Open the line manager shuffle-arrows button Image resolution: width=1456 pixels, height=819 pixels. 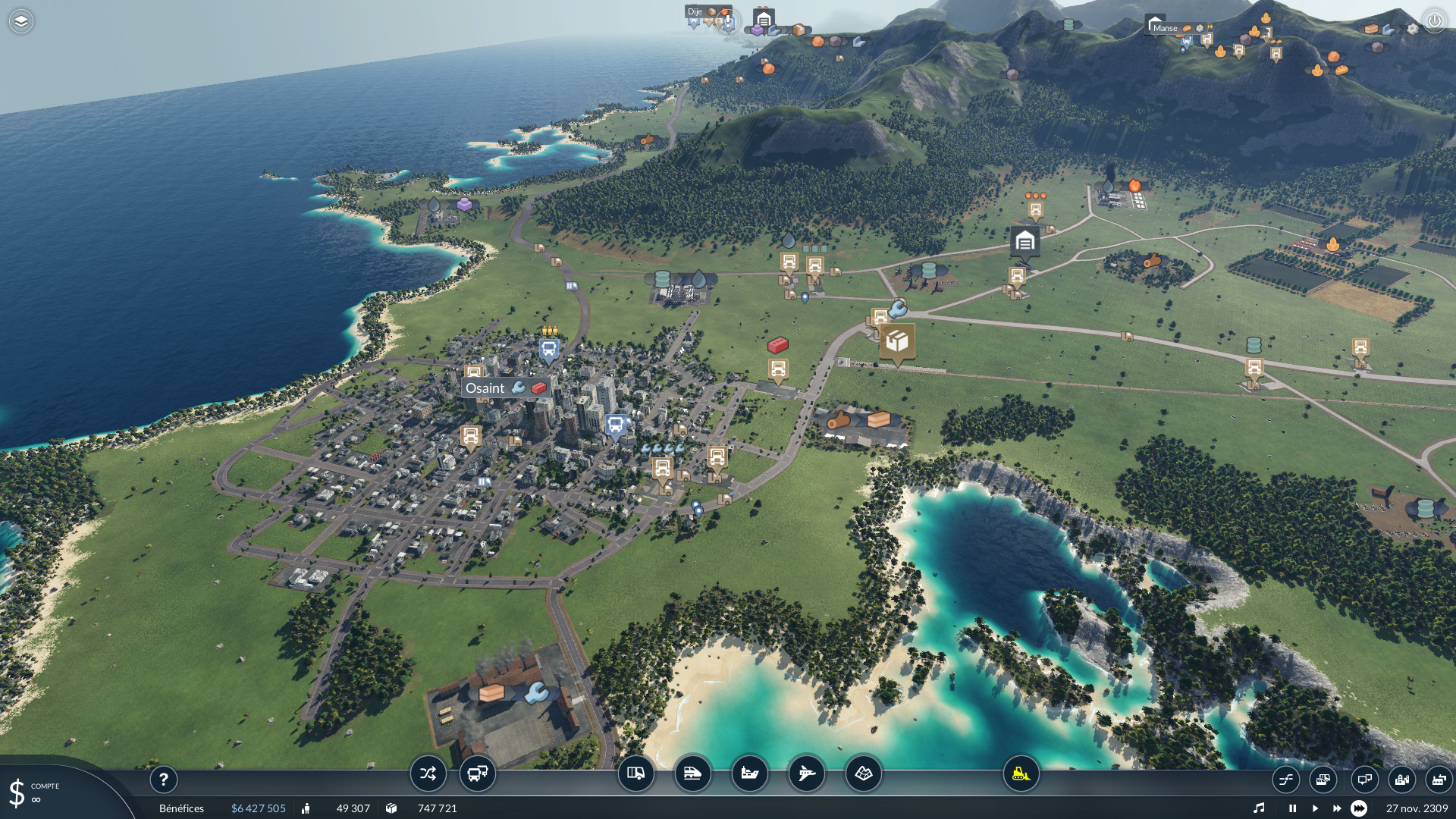[x=428, y=773]
